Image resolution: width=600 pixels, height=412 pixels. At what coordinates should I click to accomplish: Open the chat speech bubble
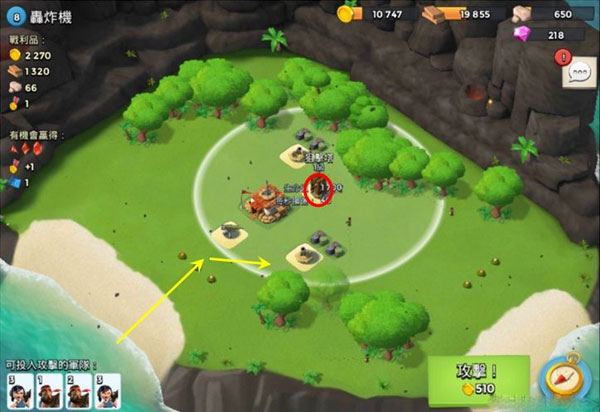[x=578, y=73]
